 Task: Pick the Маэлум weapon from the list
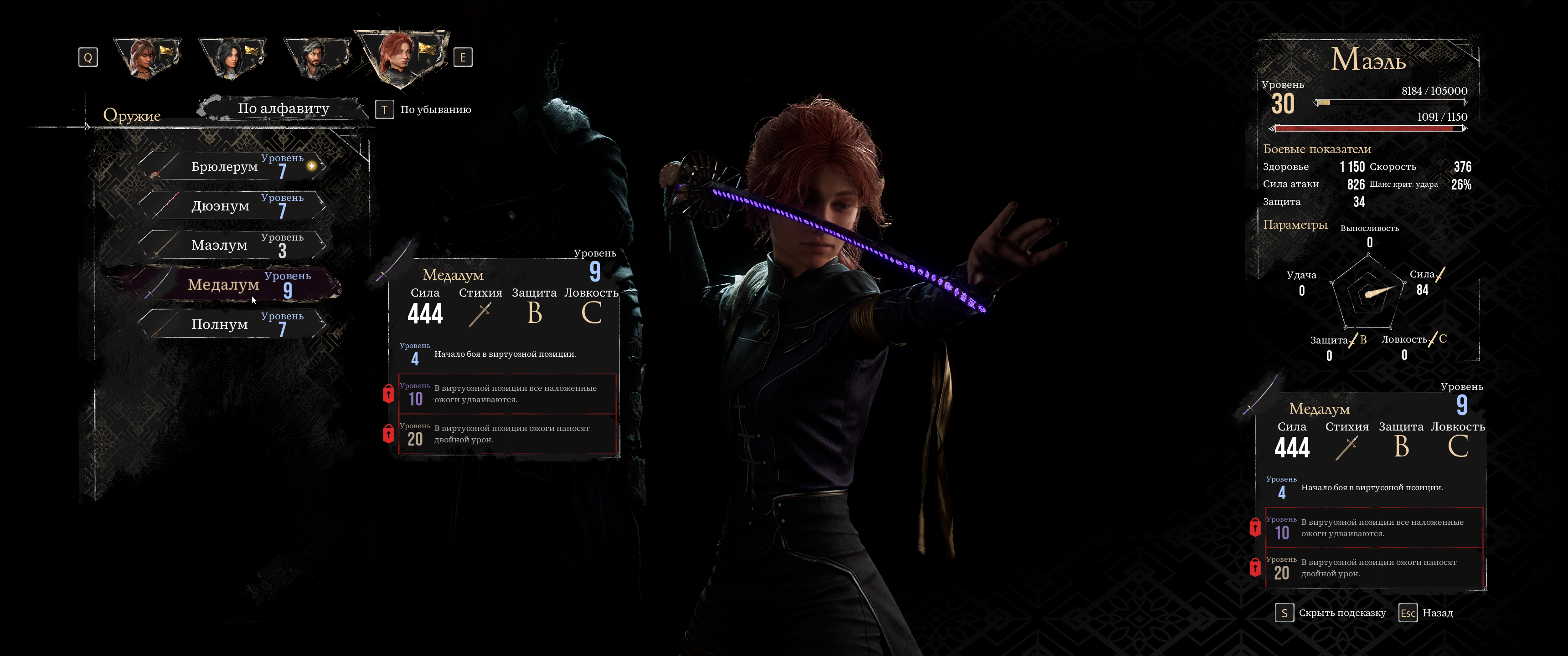point(231,245)
